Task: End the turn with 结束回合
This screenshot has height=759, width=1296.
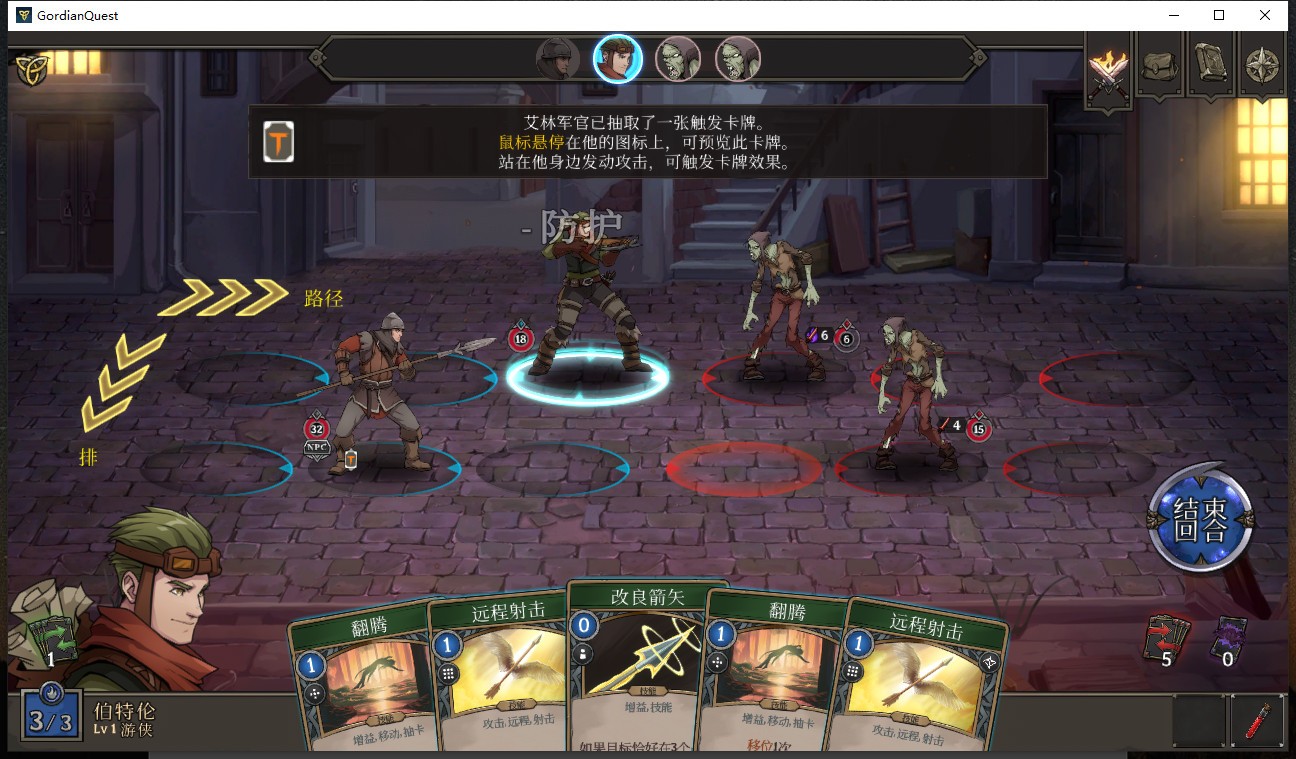Action: (1200, 517)
